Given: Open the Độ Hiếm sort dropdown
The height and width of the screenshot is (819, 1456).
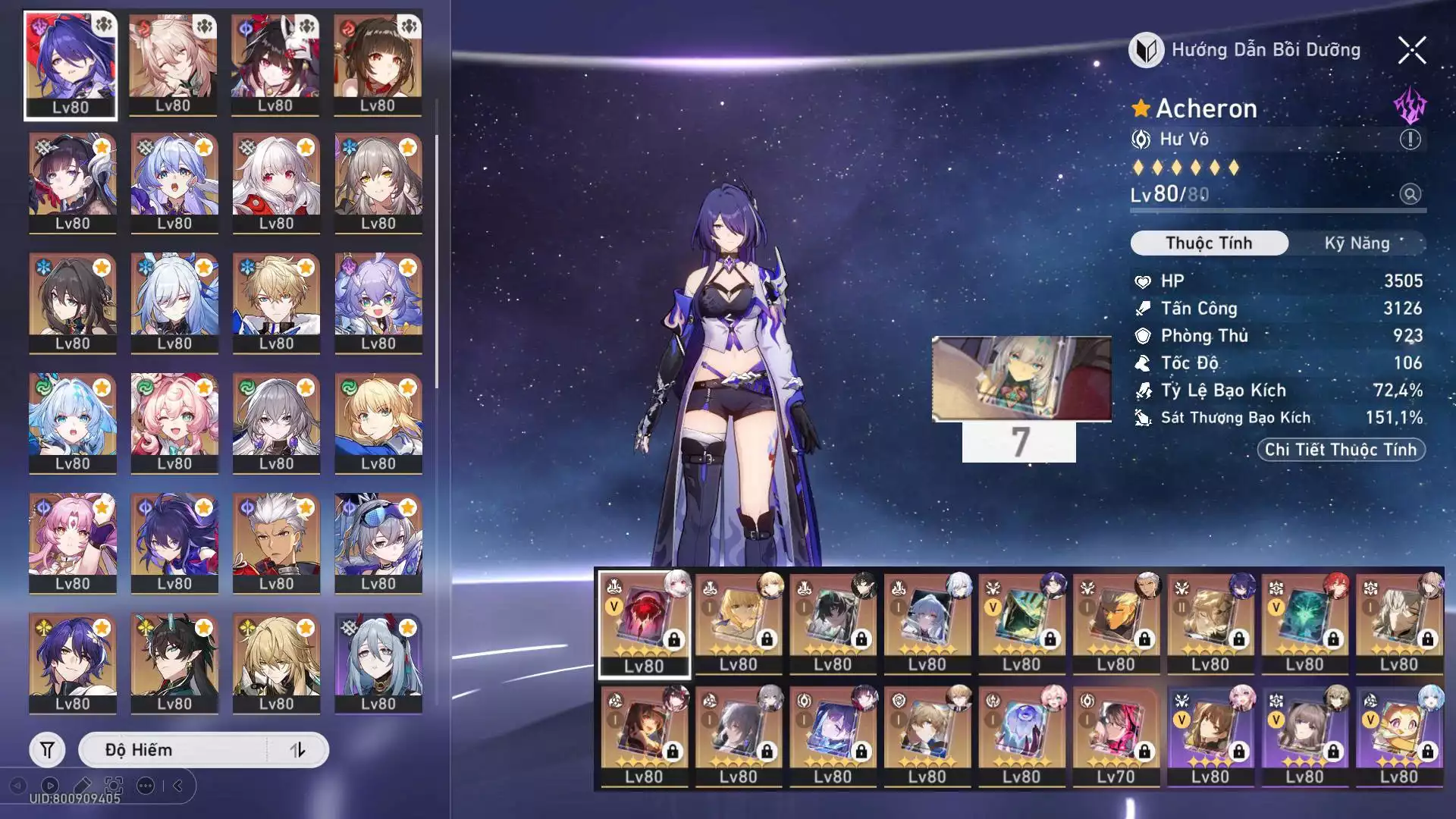Looking at the screenshot, I should tap(173, 750).
